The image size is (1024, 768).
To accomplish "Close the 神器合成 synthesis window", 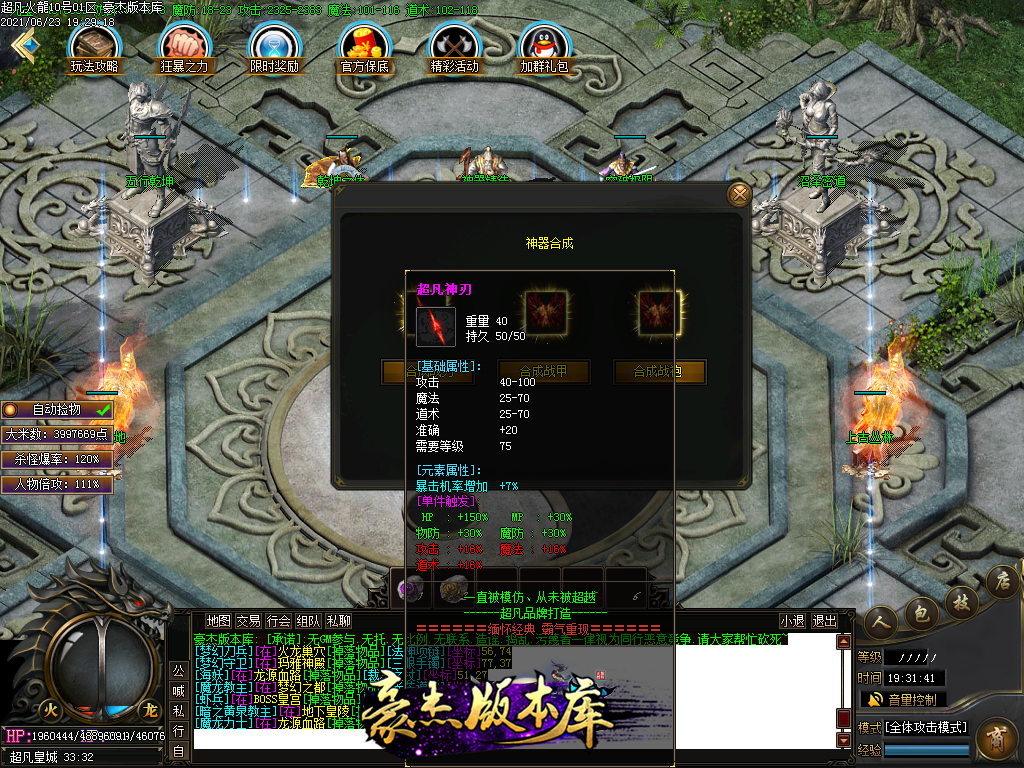I will (739, 194).
